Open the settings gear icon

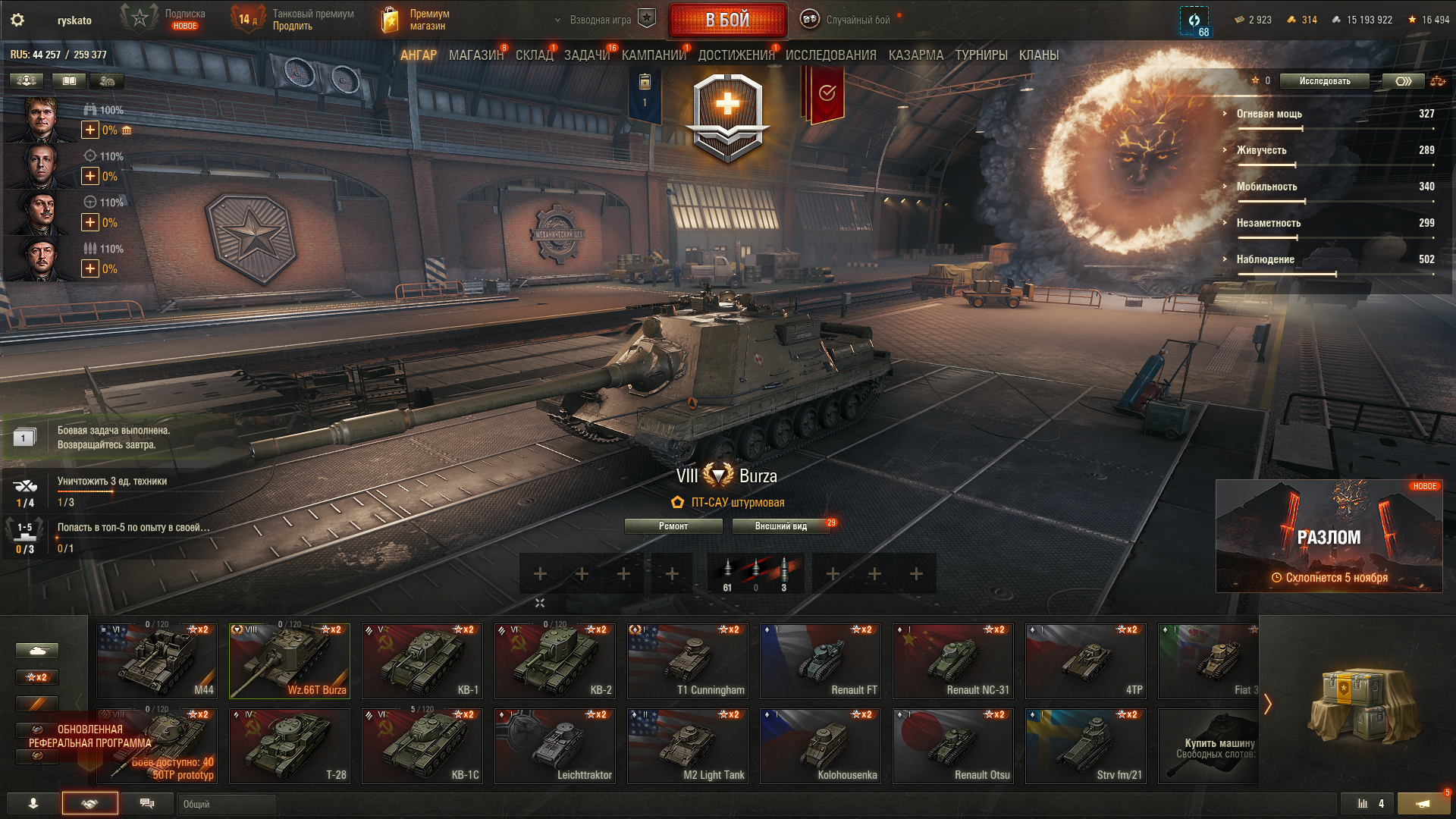click(x=17, y=20)
